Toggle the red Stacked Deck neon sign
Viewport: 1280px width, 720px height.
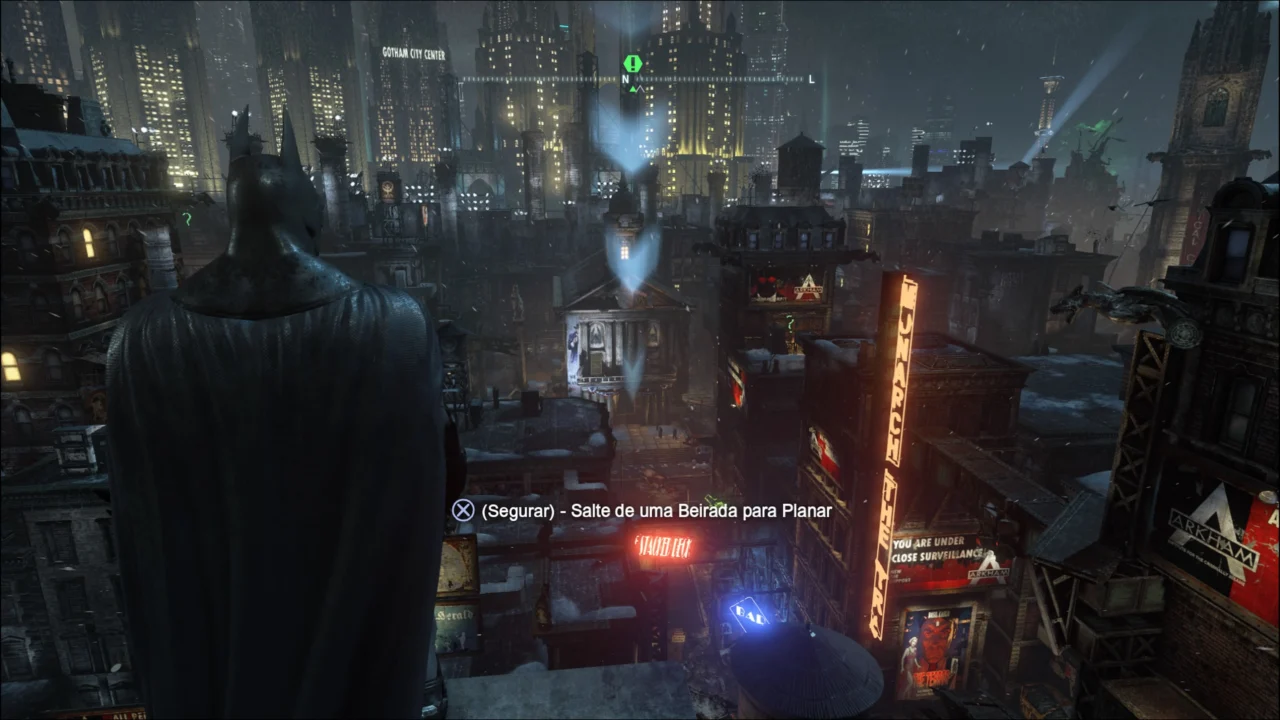(663, 547)
